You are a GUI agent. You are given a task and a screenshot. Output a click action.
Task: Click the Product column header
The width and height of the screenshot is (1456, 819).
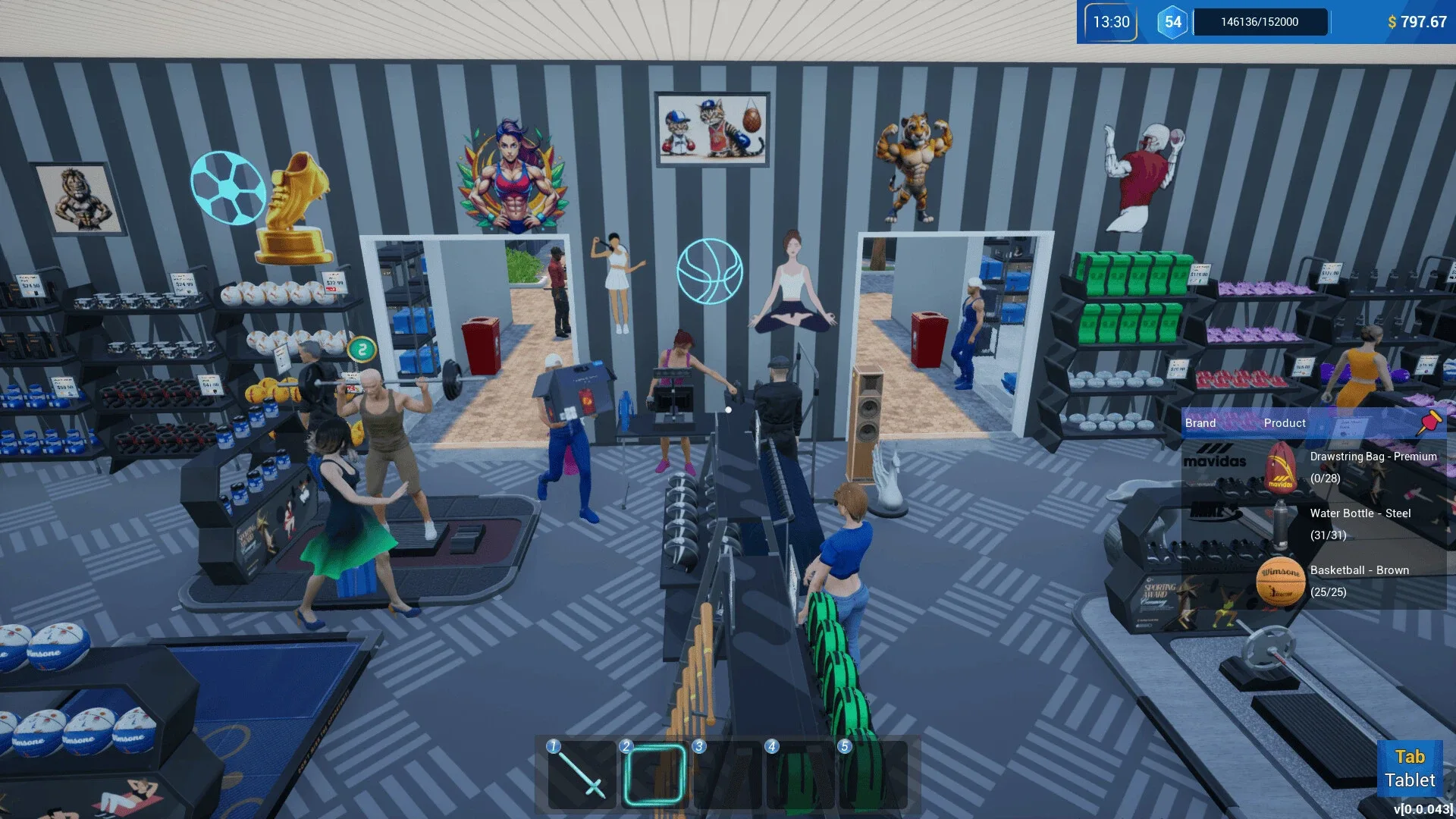[x=1285, y=422]
